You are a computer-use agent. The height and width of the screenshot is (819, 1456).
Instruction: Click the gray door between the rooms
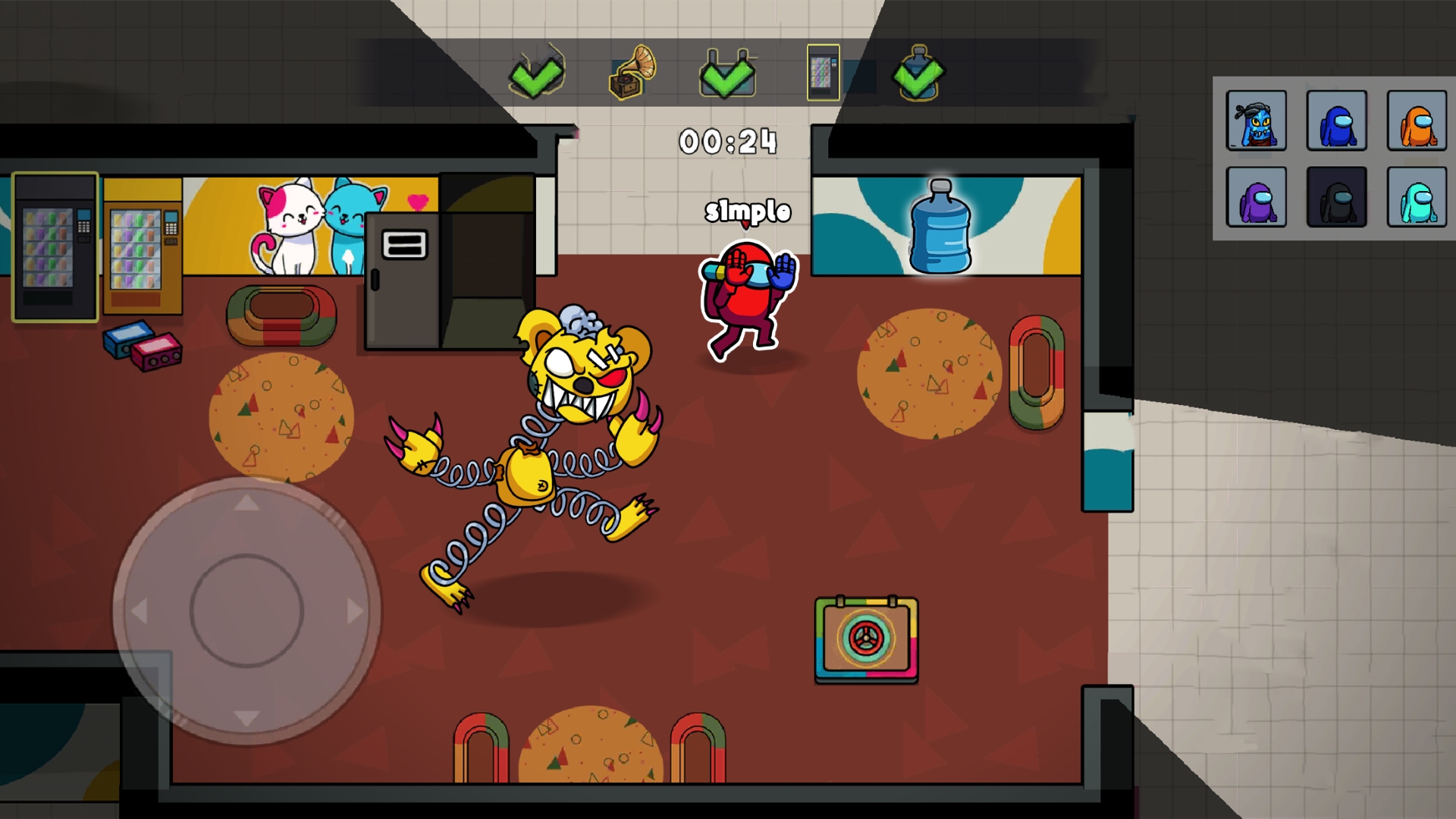[402, 281]
